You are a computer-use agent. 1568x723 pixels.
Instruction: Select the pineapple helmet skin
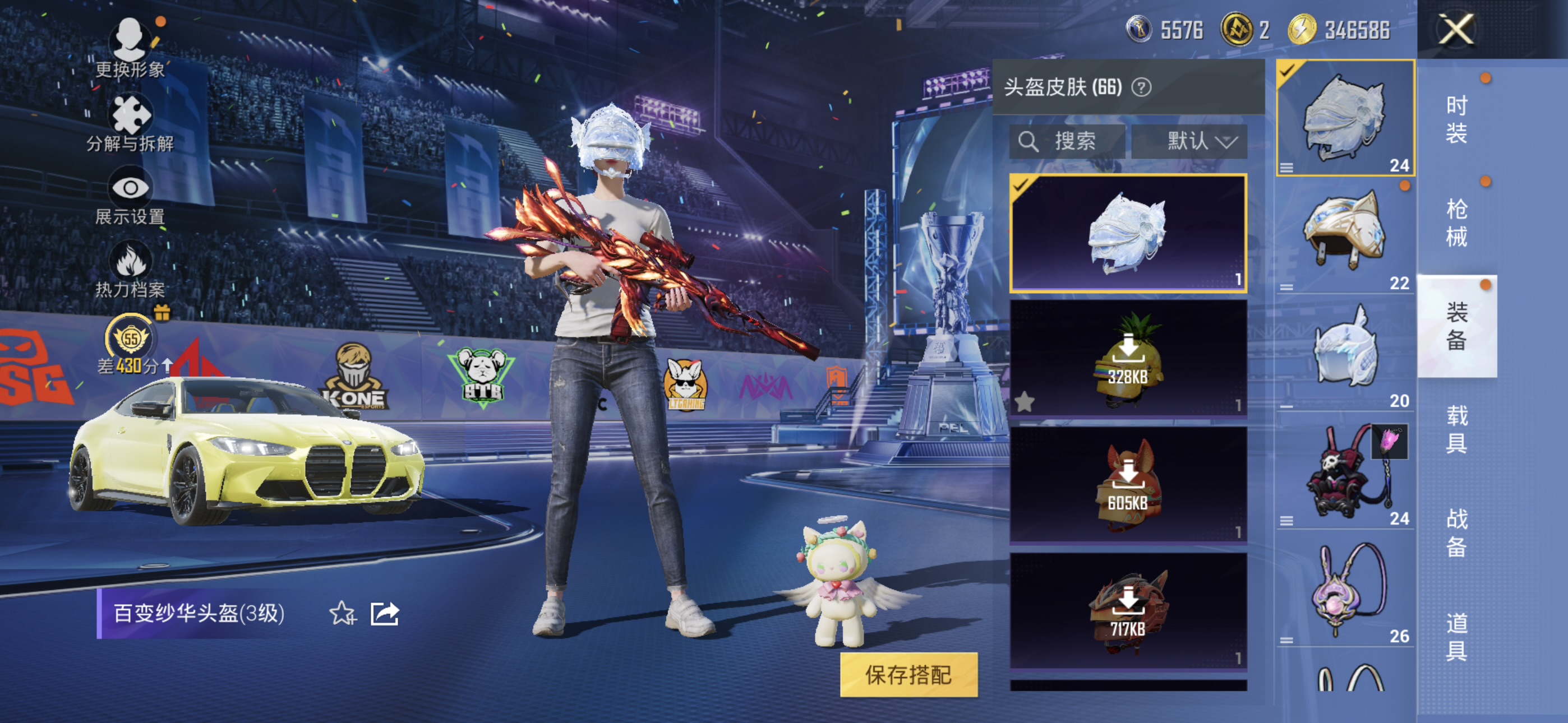tap(1128, 358)
